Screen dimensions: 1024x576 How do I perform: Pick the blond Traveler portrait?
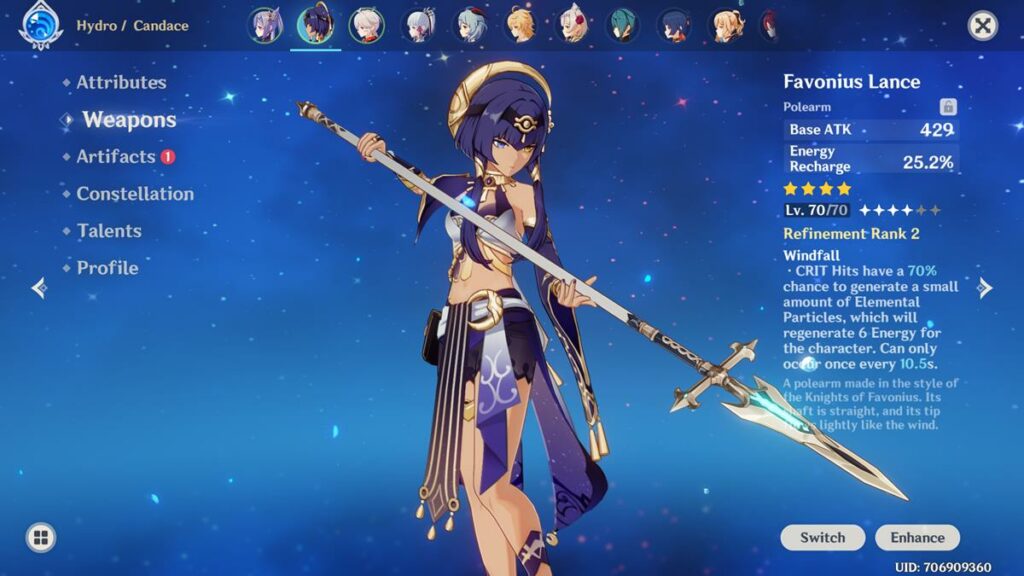pyautogui.click(x=521, y=25)
